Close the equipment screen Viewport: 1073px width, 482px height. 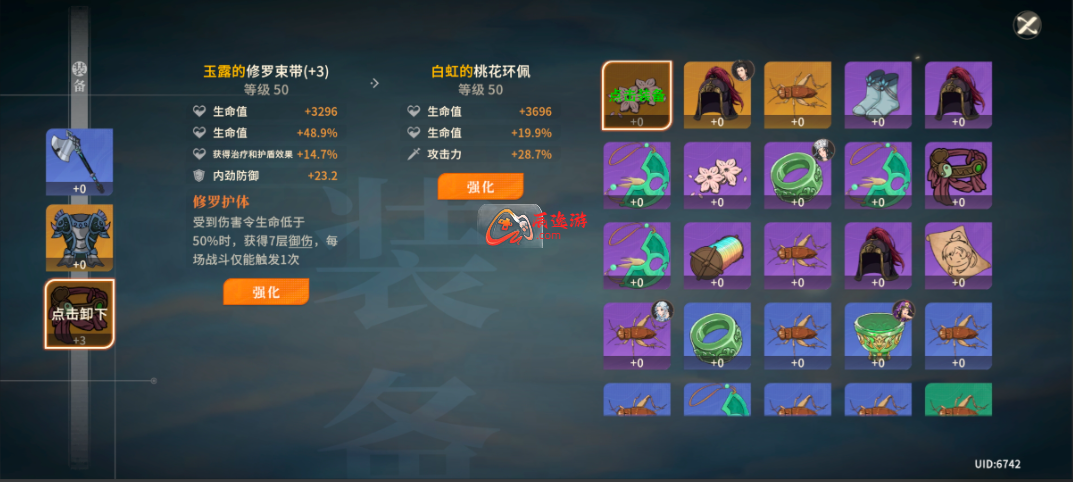pyautogui.click(x=1027, y=25)
